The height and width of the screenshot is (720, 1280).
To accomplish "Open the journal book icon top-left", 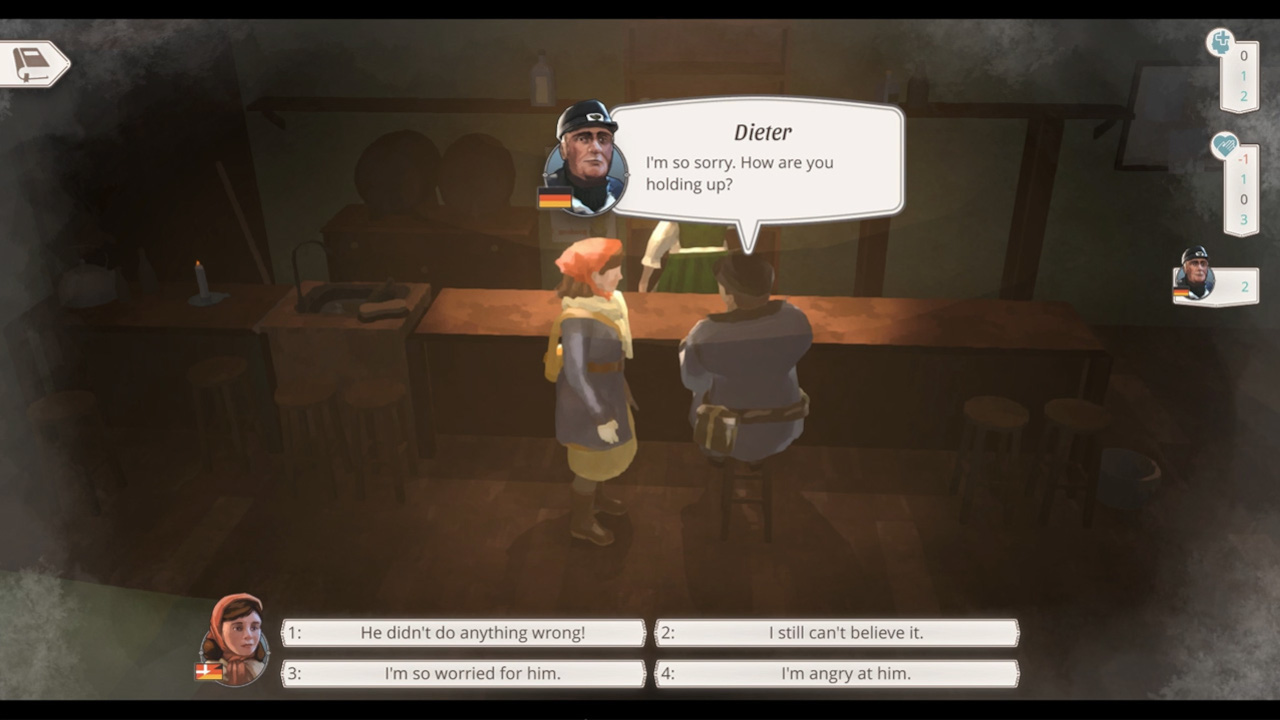I will click(x=30, y=62).
